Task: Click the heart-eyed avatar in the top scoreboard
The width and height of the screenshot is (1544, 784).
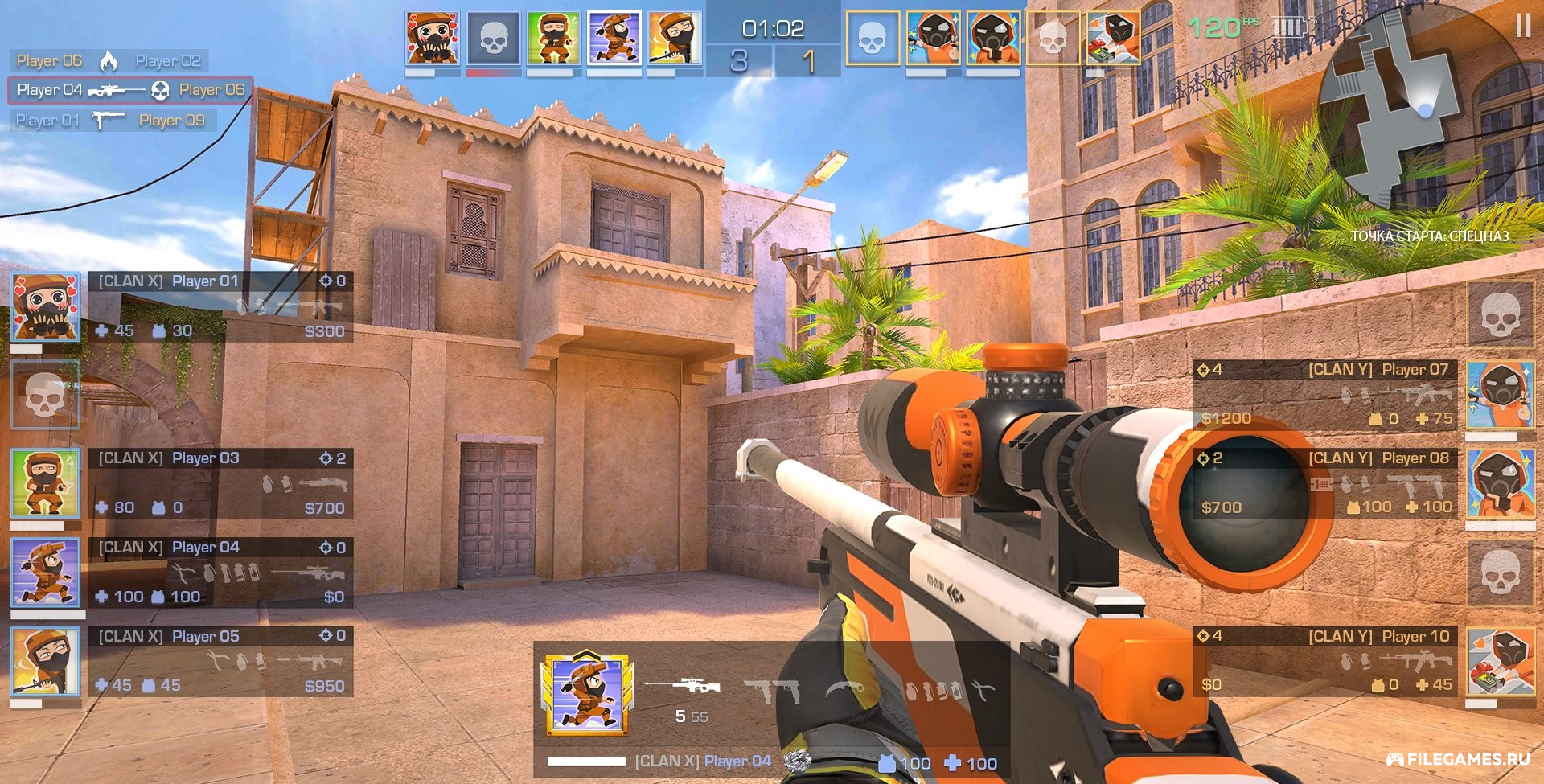Action: pyautogui.click(x=433, y=38)
